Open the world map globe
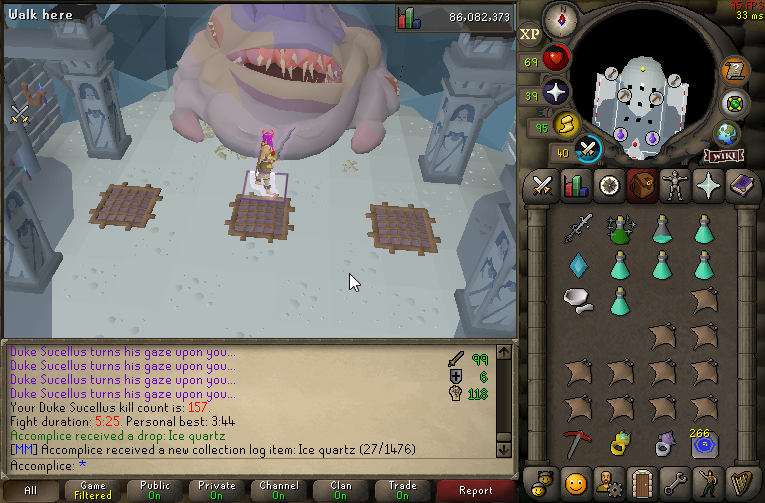The height and width of the screenshot is (503, 765). click(x=725, y=133)
